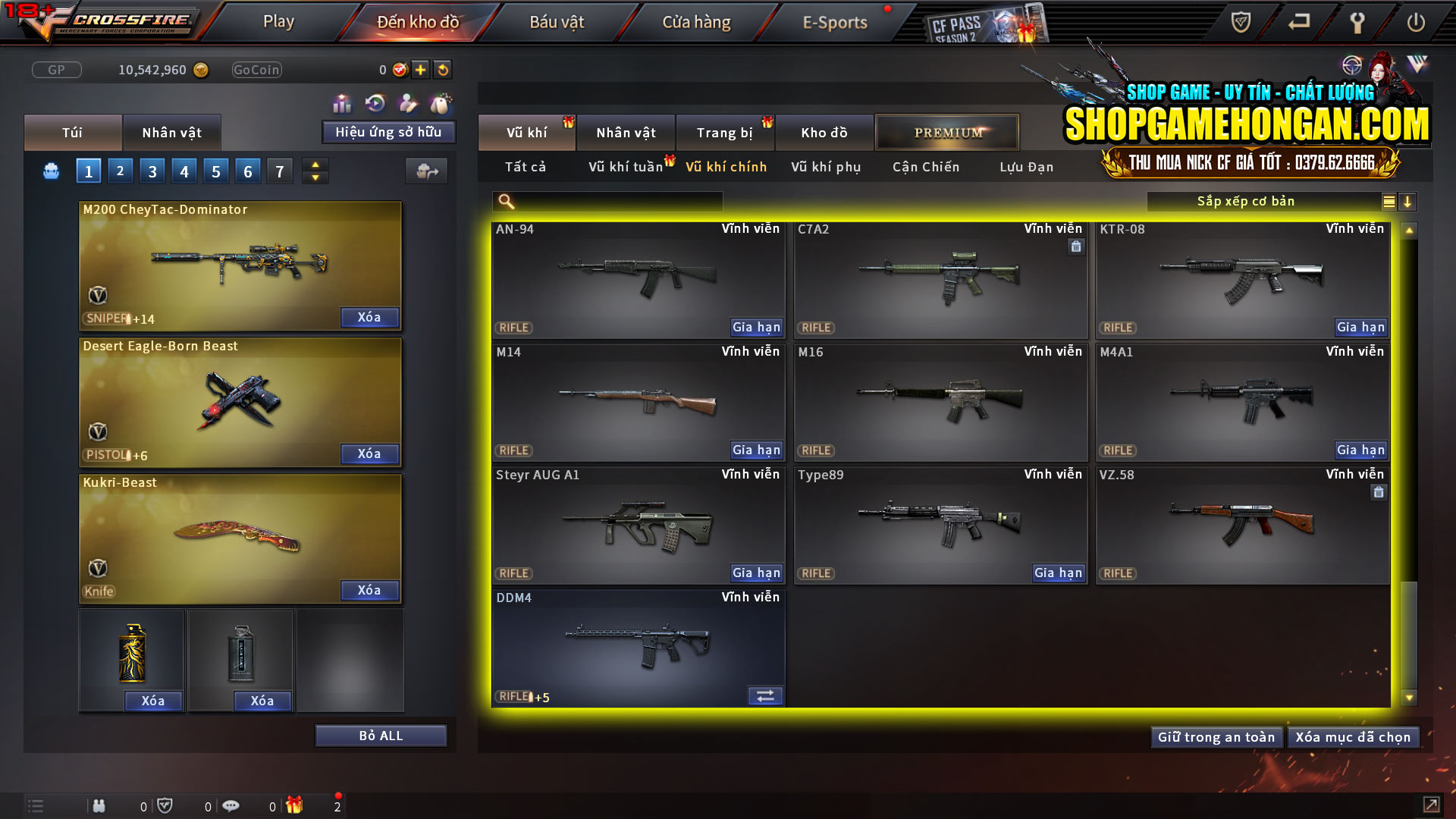Image resolution: width=1456 pixels, height=819 pixels.
Task: Switch to the Cận Chiến tab
Action: pos(925,167)
